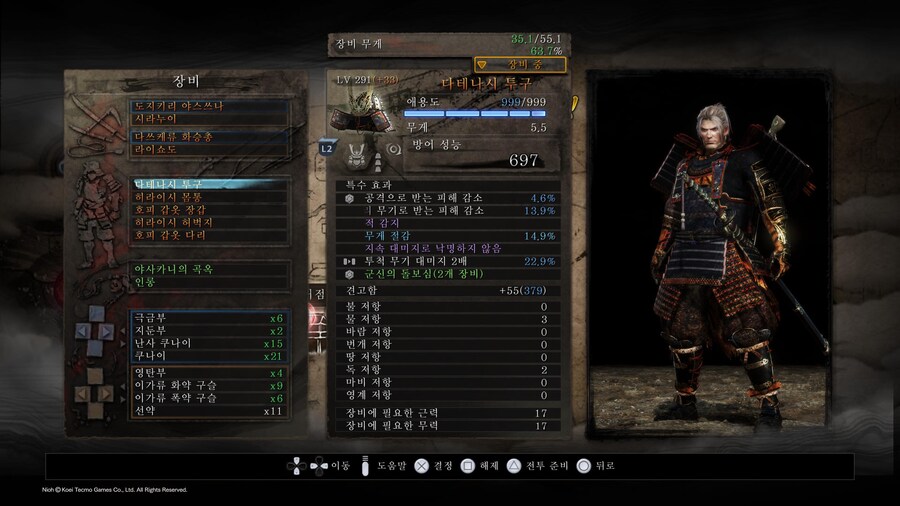
Task: Open the 장비 중 equipped filter
Action: [x=520, y=64]
